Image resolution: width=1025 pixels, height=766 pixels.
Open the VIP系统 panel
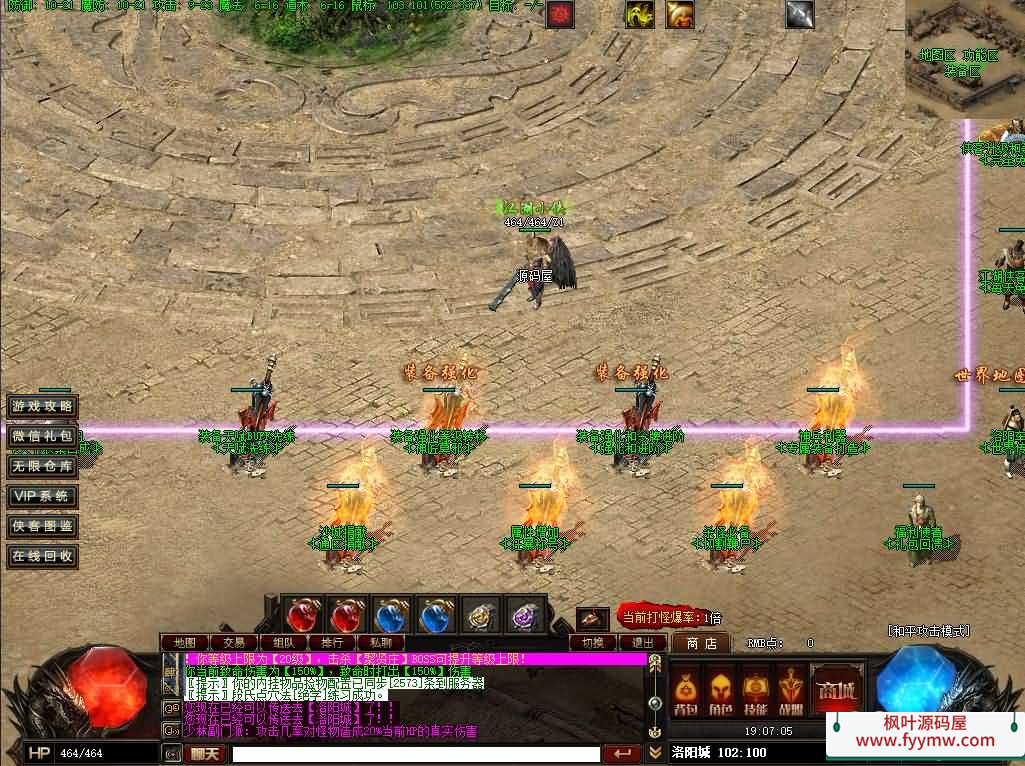click(42, 496)
